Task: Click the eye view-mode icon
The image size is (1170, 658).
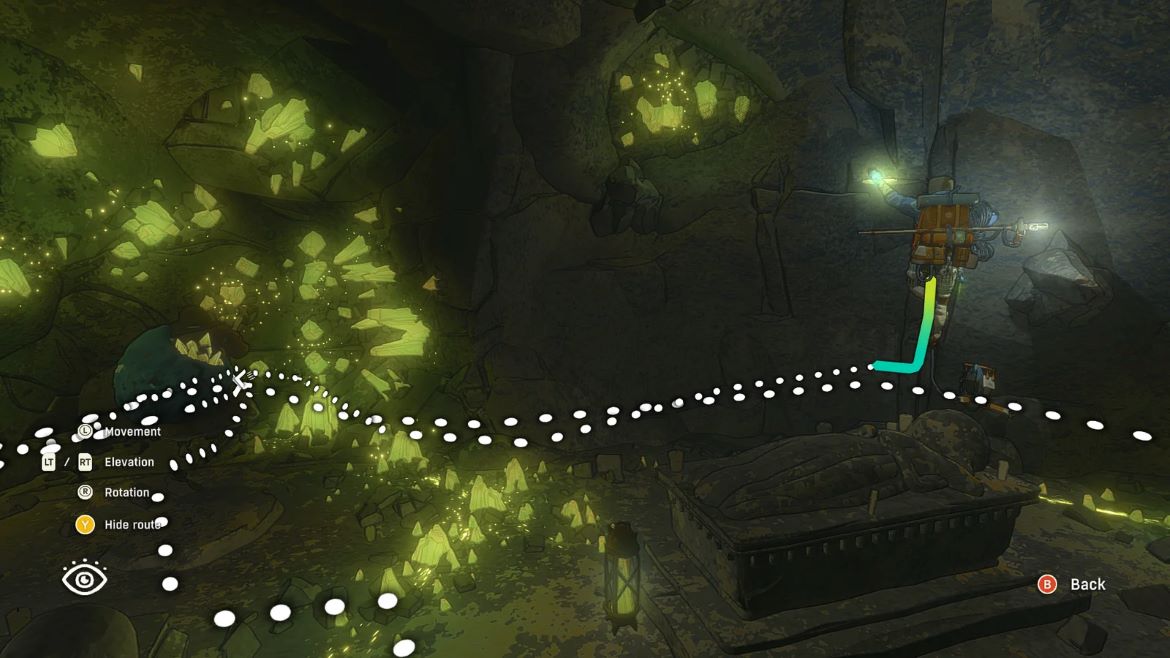Action: click(x=85, y=578)
